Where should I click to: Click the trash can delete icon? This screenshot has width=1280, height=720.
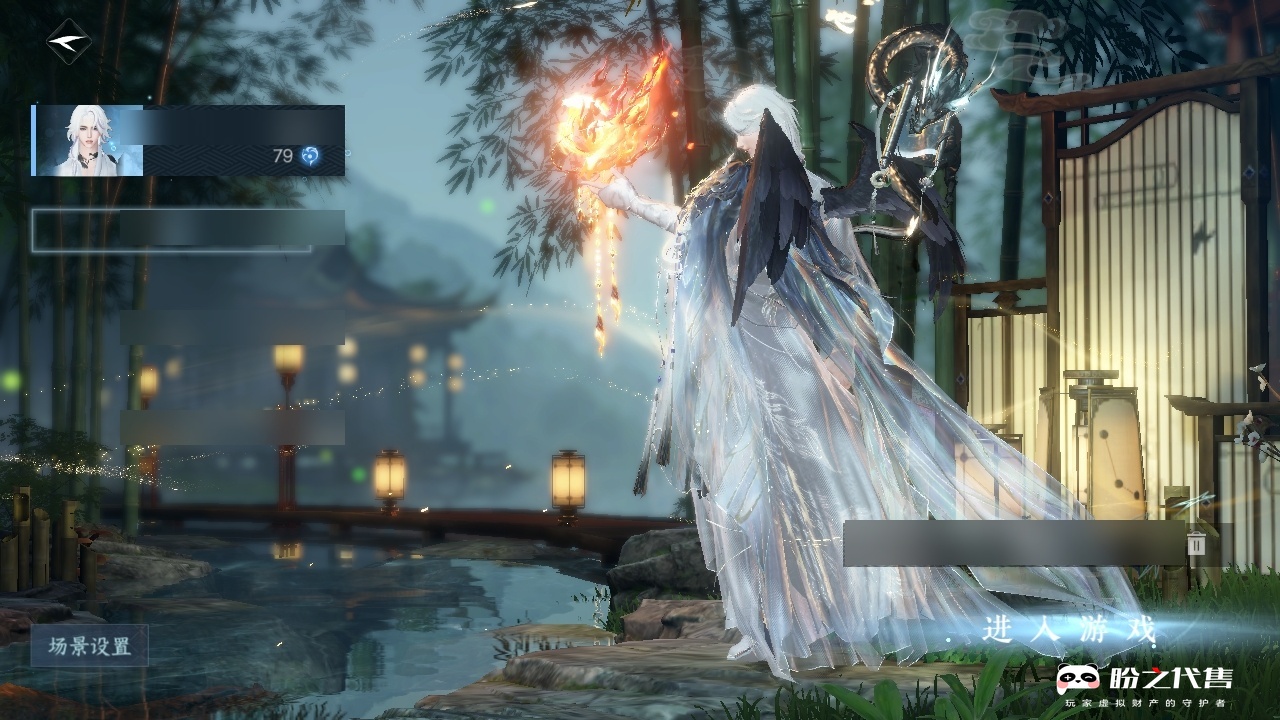pyautogui.click(x=1196, y=543)
